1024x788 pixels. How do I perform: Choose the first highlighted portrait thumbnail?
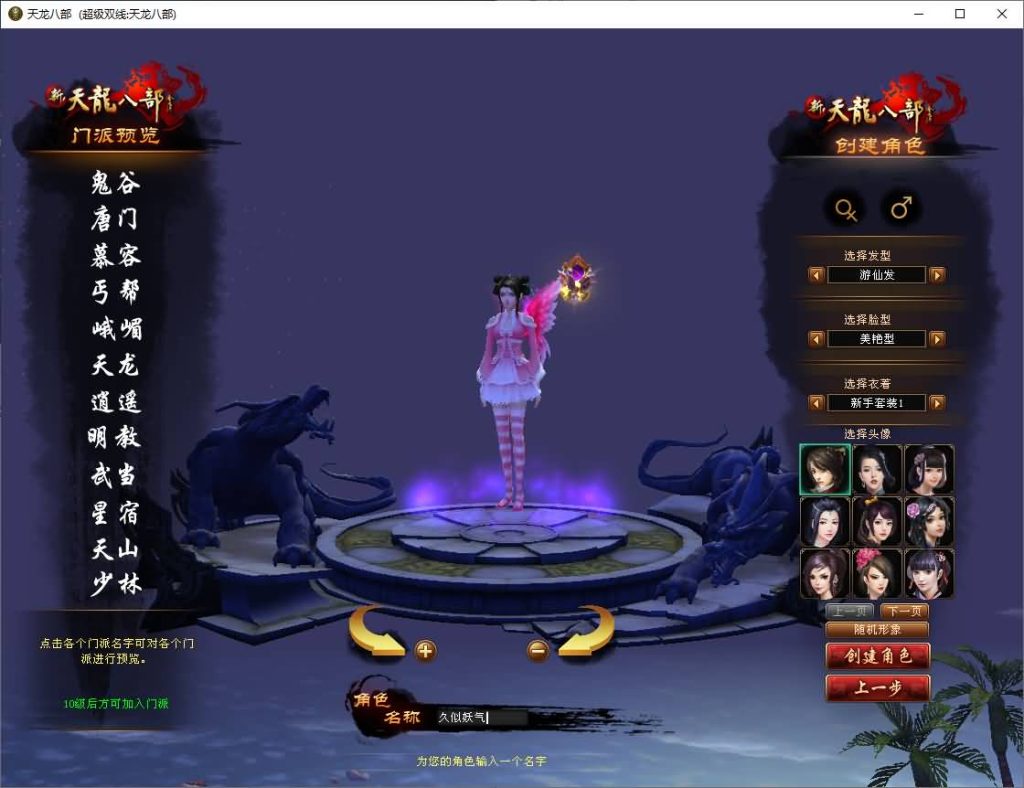coord(825,469)
